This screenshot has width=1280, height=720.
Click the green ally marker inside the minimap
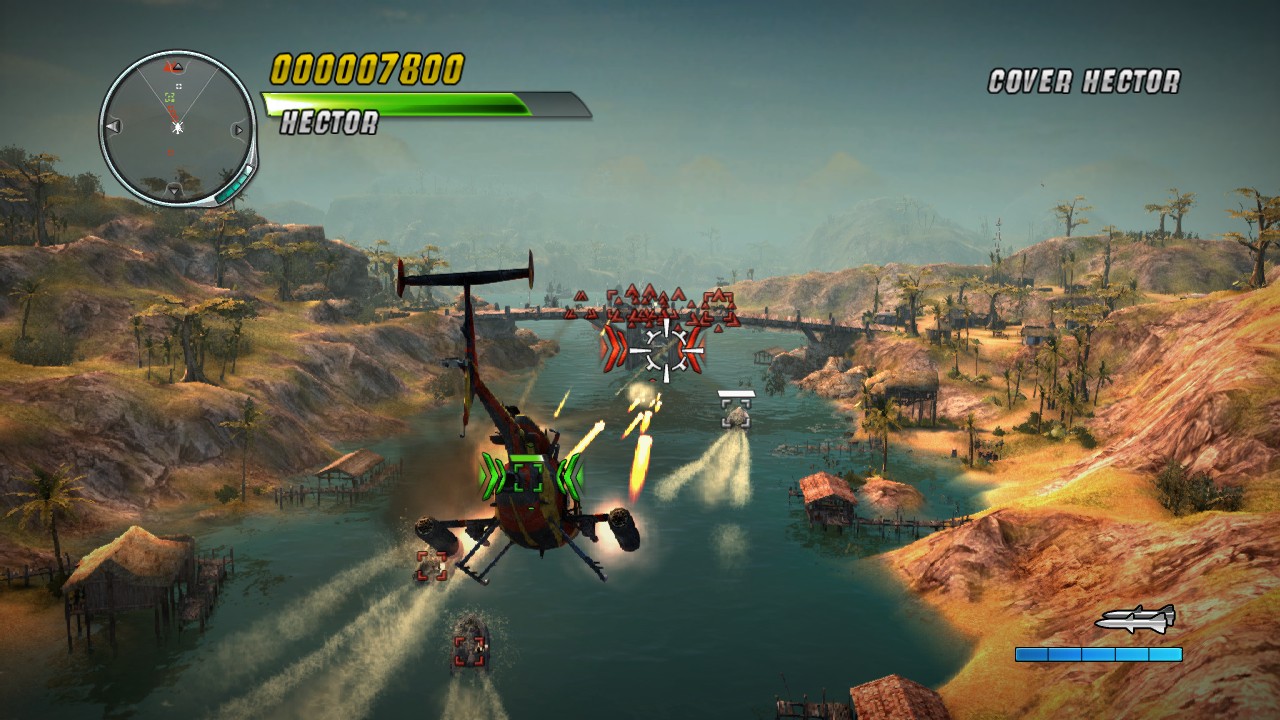coord(169,97)
